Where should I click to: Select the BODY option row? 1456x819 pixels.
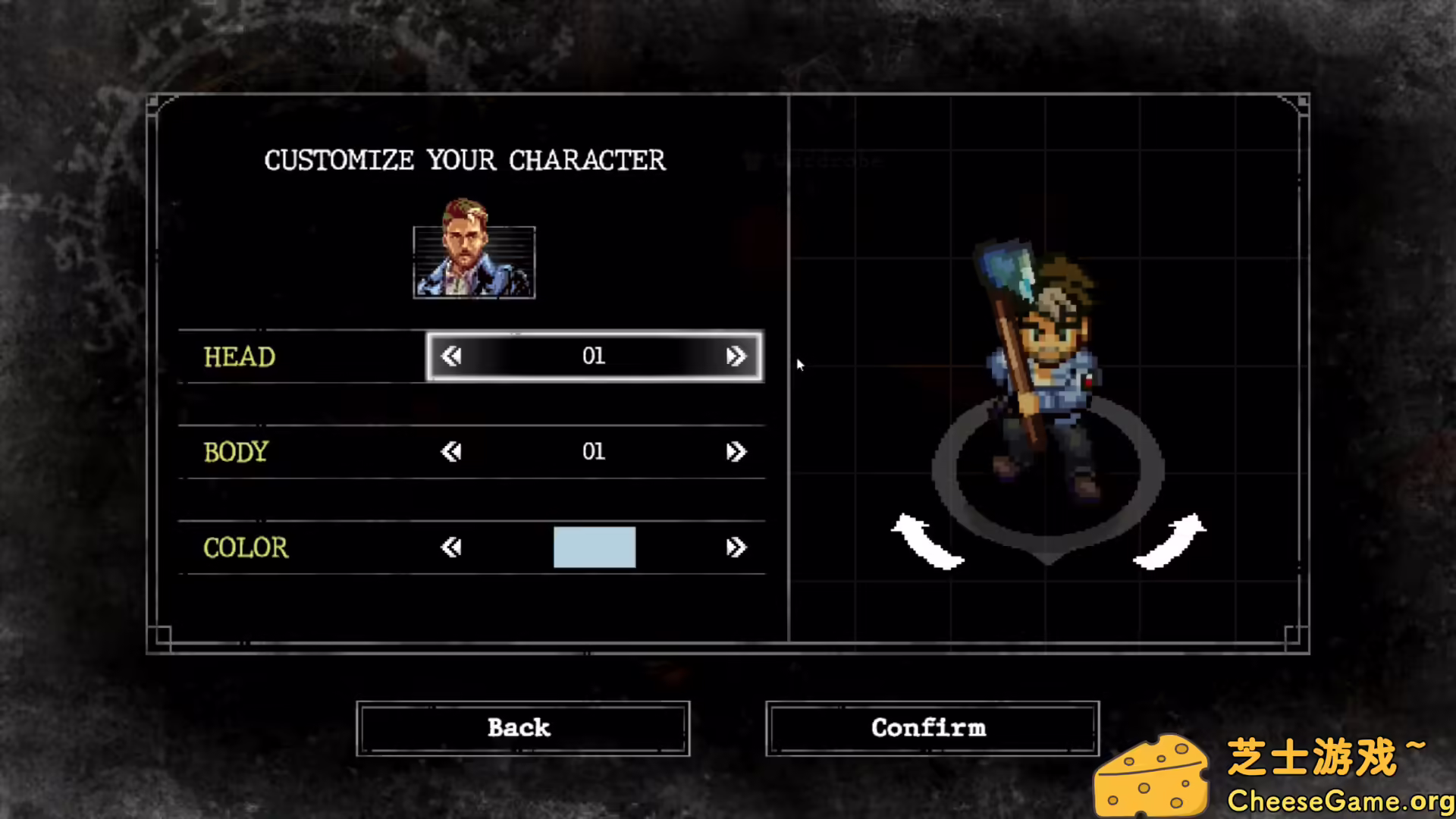pyautogui.click(x=236, y=452)
